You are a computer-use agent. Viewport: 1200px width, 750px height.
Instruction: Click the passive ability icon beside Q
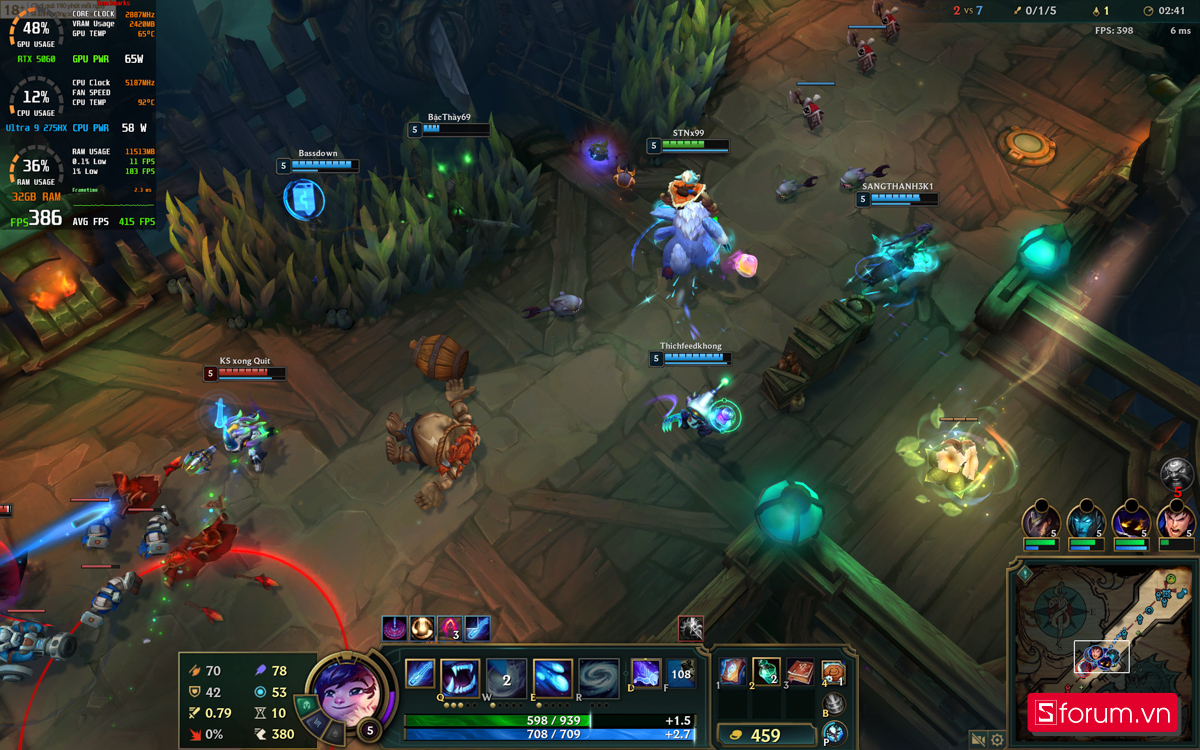(x=419, y=675)
